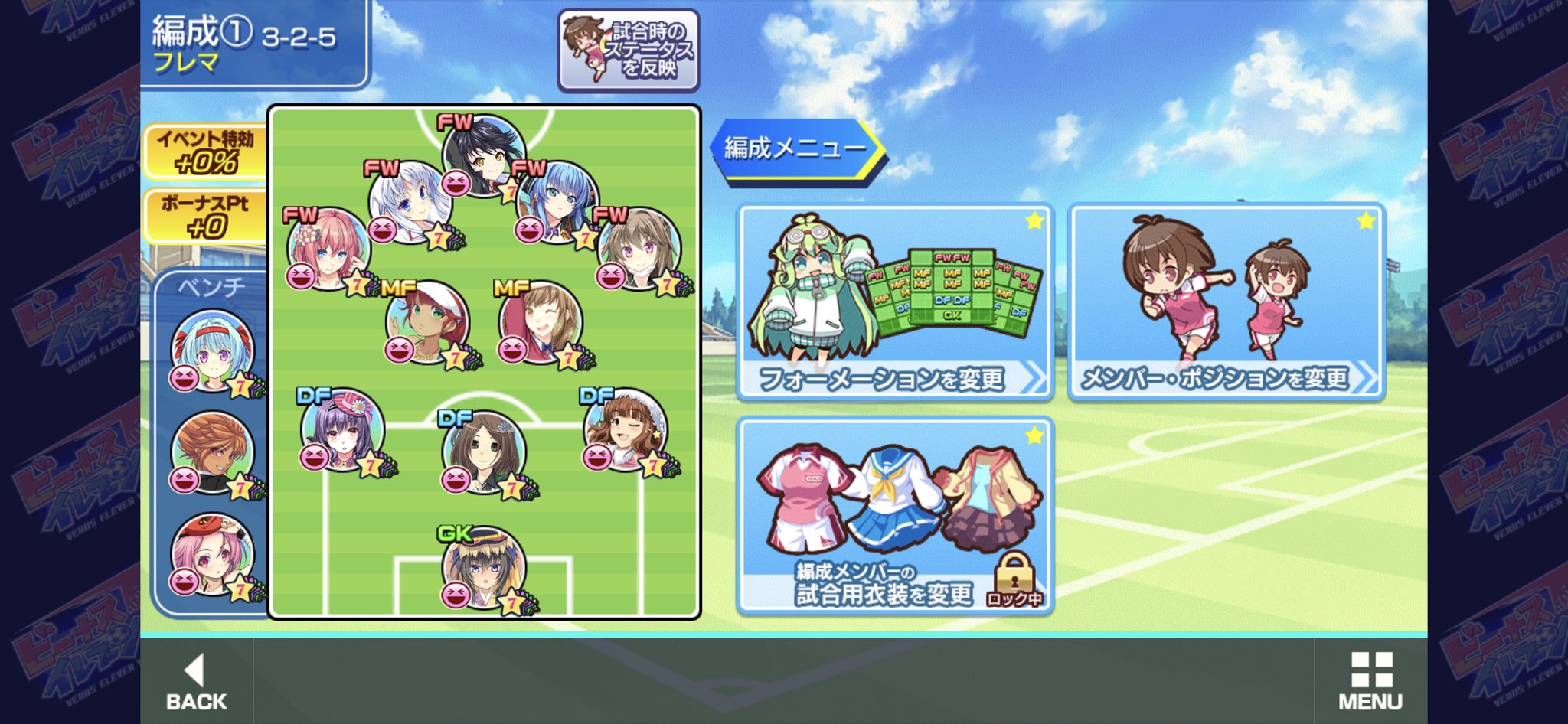Viewport: 1568px width, 724px height.
Task: Select the purple-haired DF with striped hat
Action: click(x=342, y=429)
